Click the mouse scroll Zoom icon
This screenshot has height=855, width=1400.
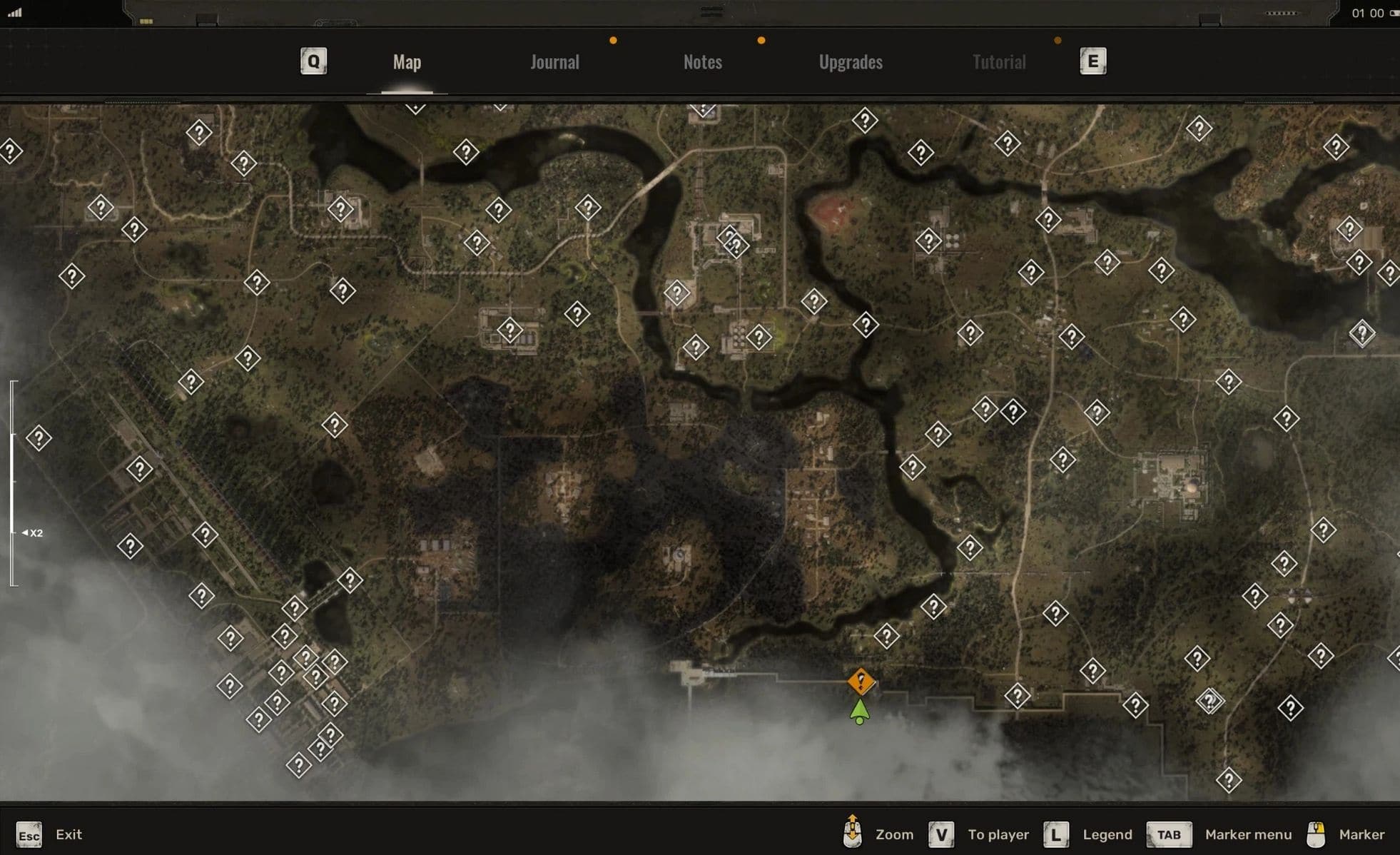853,834
